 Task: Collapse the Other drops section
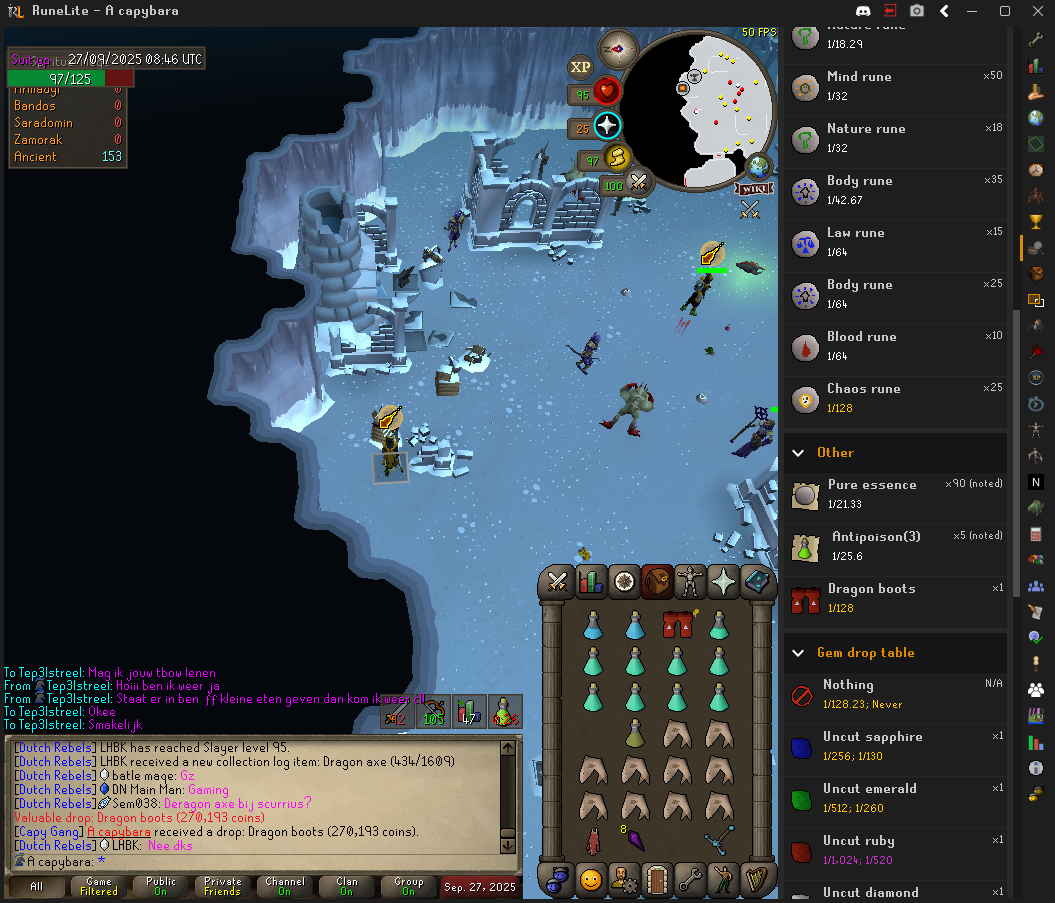coord(798,453)
